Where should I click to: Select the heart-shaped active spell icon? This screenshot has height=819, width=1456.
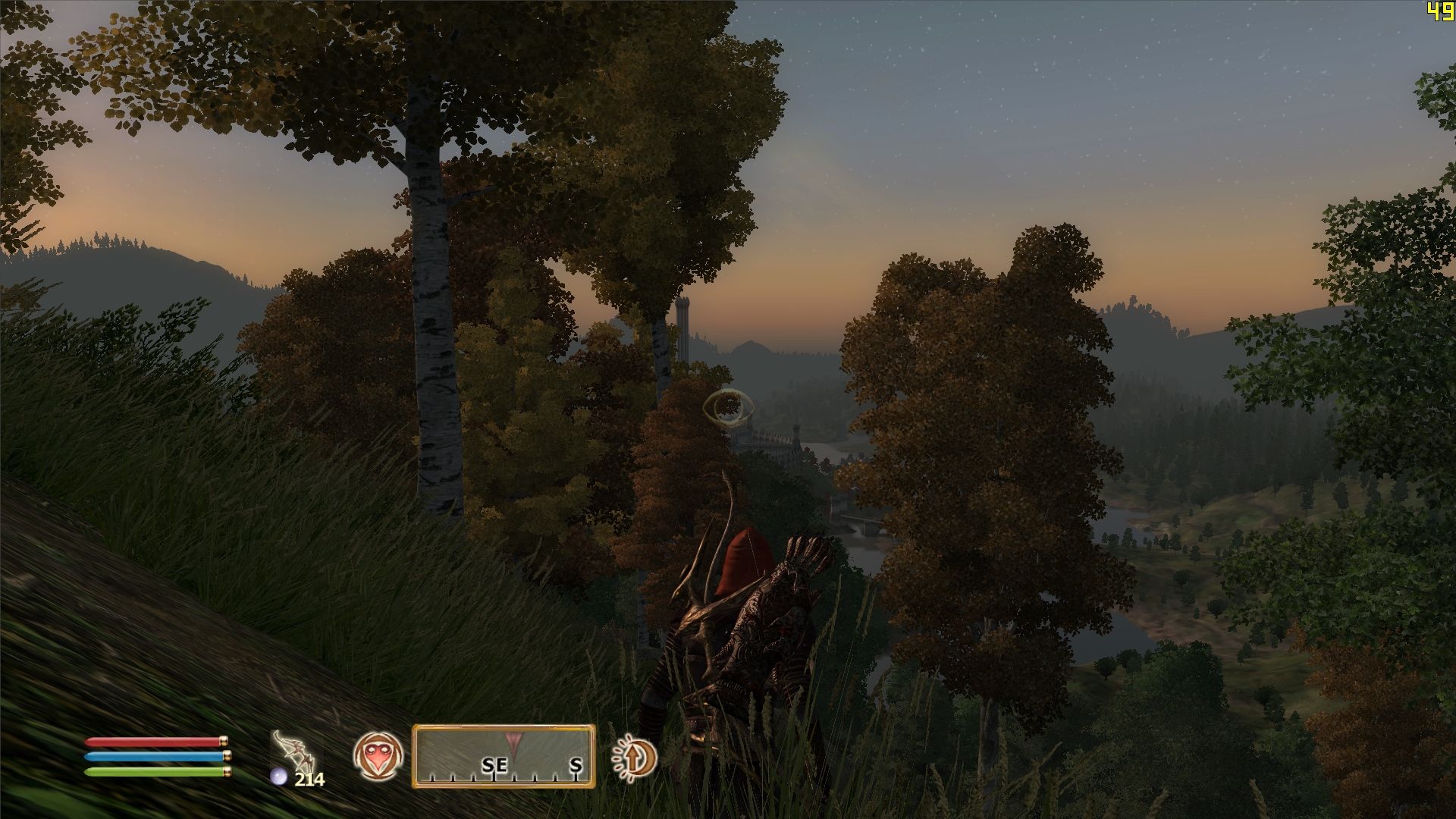pos(378,756)
